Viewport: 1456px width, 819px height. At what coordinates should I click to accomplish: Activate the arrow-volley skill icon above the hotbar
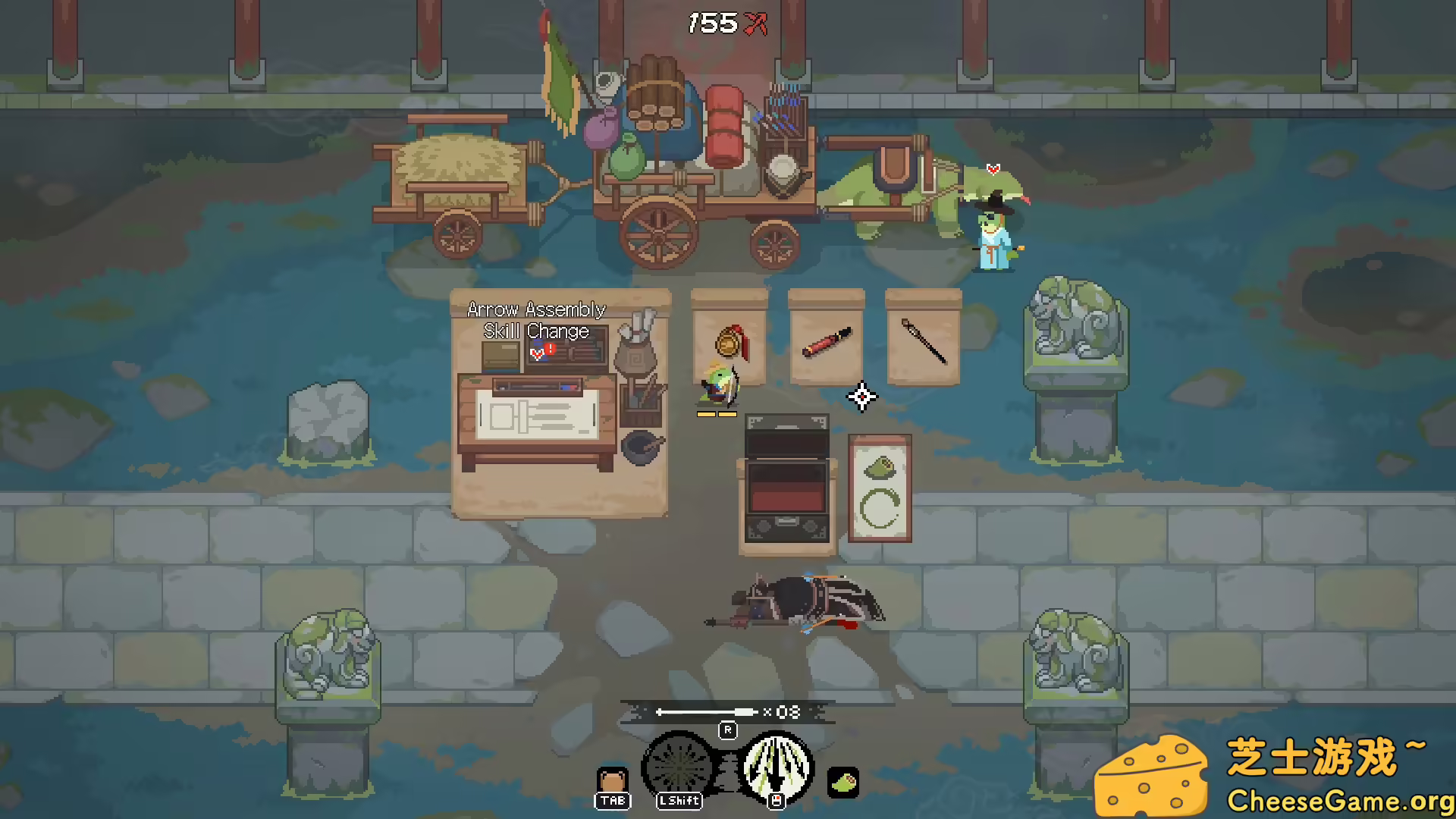776,766
